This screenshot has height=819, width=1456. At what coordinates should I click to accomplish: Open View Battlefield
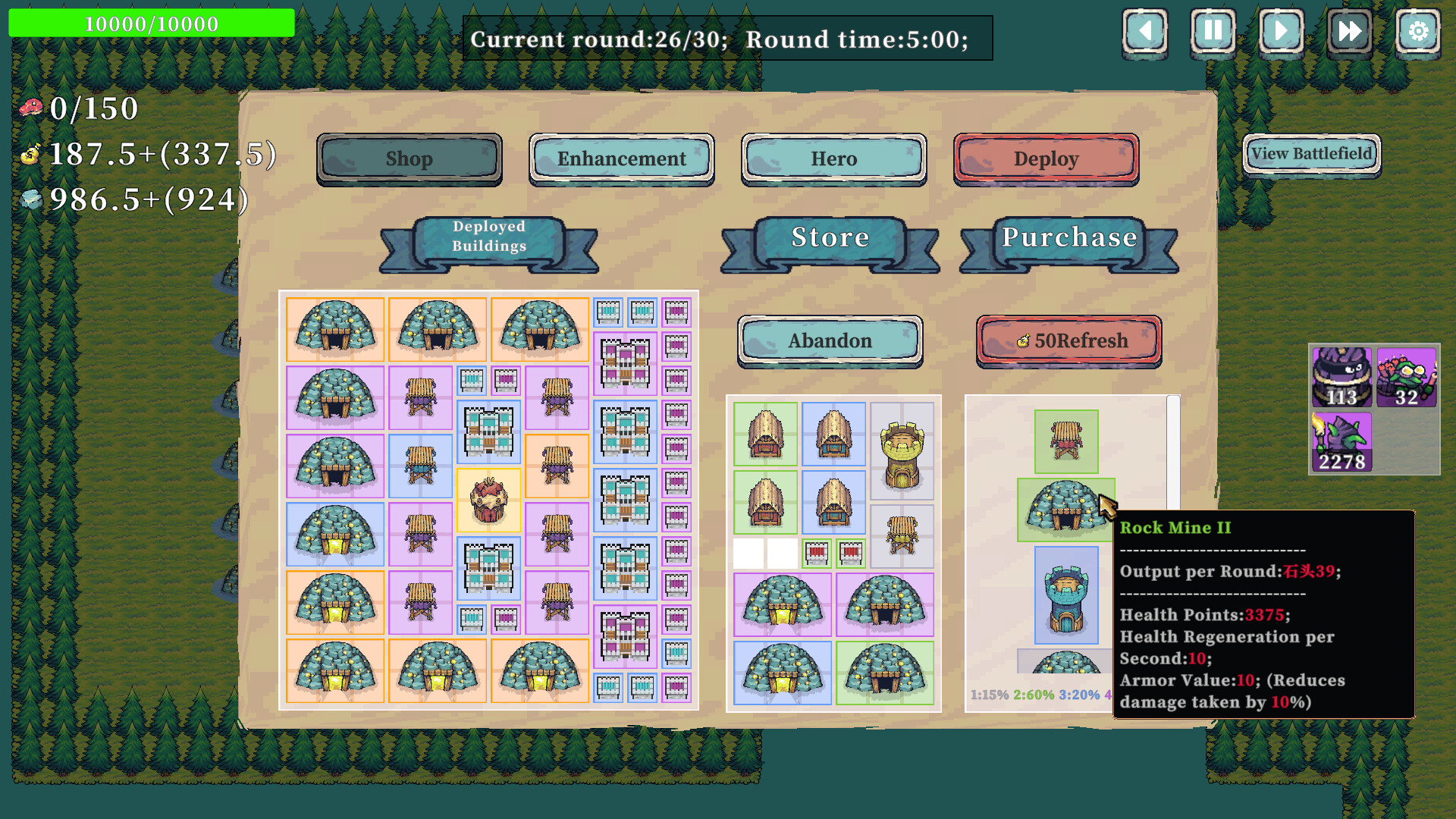[1311, 152]
